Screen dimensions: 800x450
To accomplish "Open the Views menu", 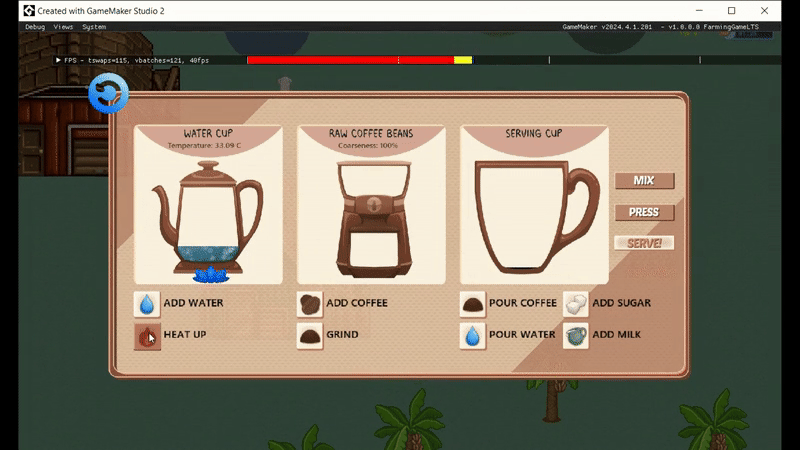I will [63, 27].
